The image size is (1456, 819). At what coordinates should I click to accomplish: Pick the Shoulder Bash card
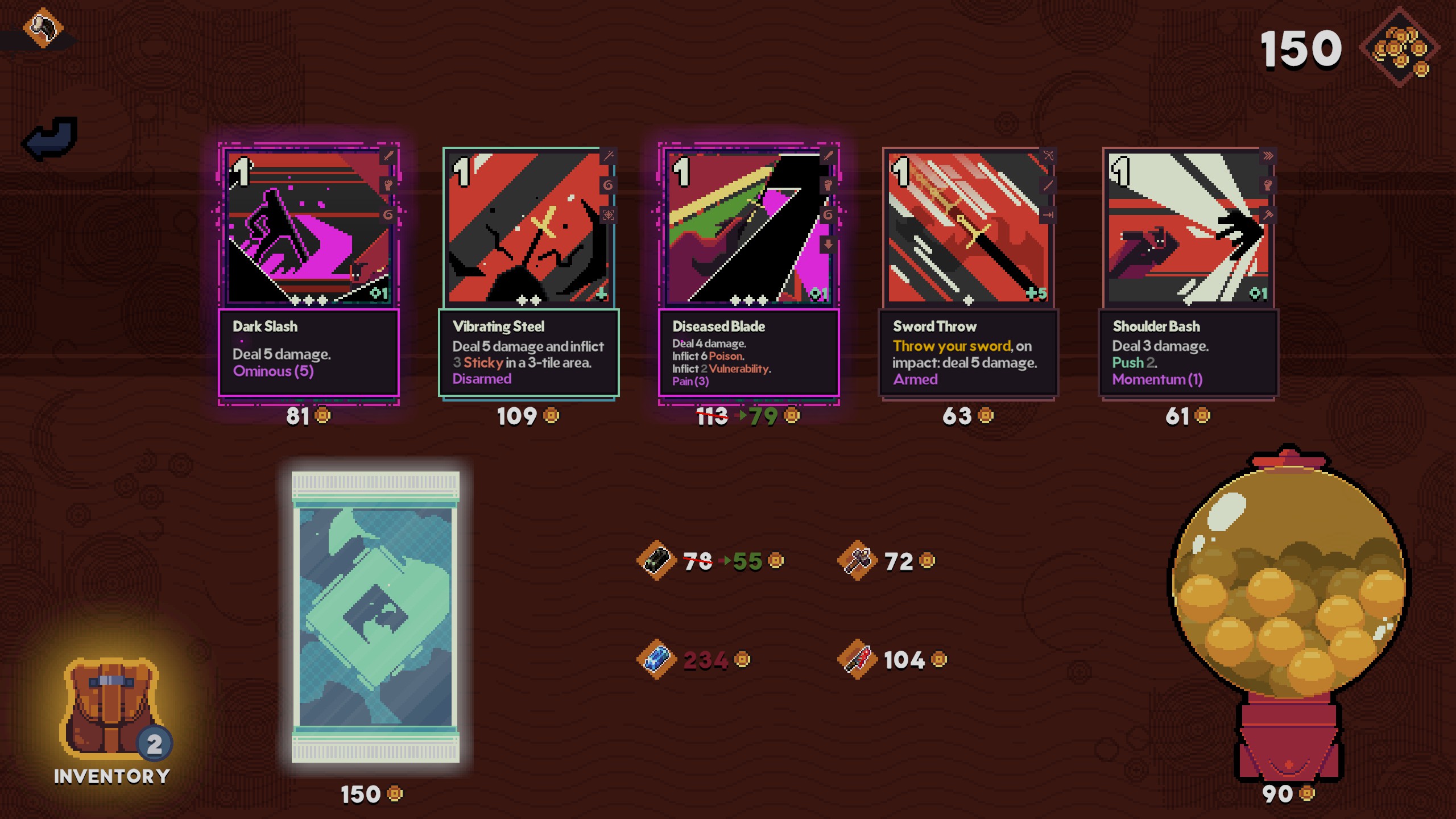click(x=1188, y=273)
